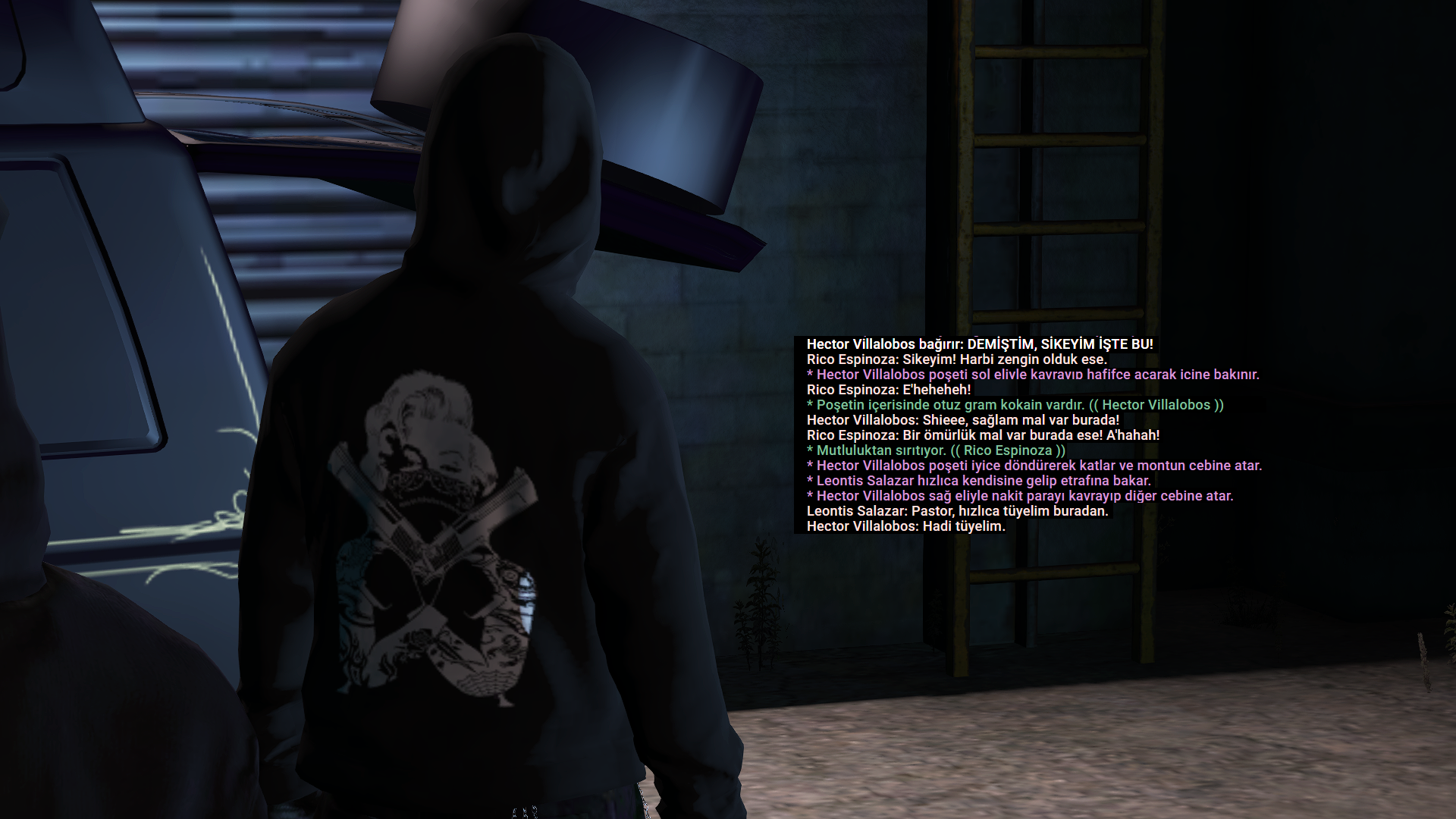Viewport: 1456px width, 819px height.
Task: Select Rico Espinoza's 'Harbi zengin olduk ese' message
Action: pyautogui.click(x=955, y=359)
